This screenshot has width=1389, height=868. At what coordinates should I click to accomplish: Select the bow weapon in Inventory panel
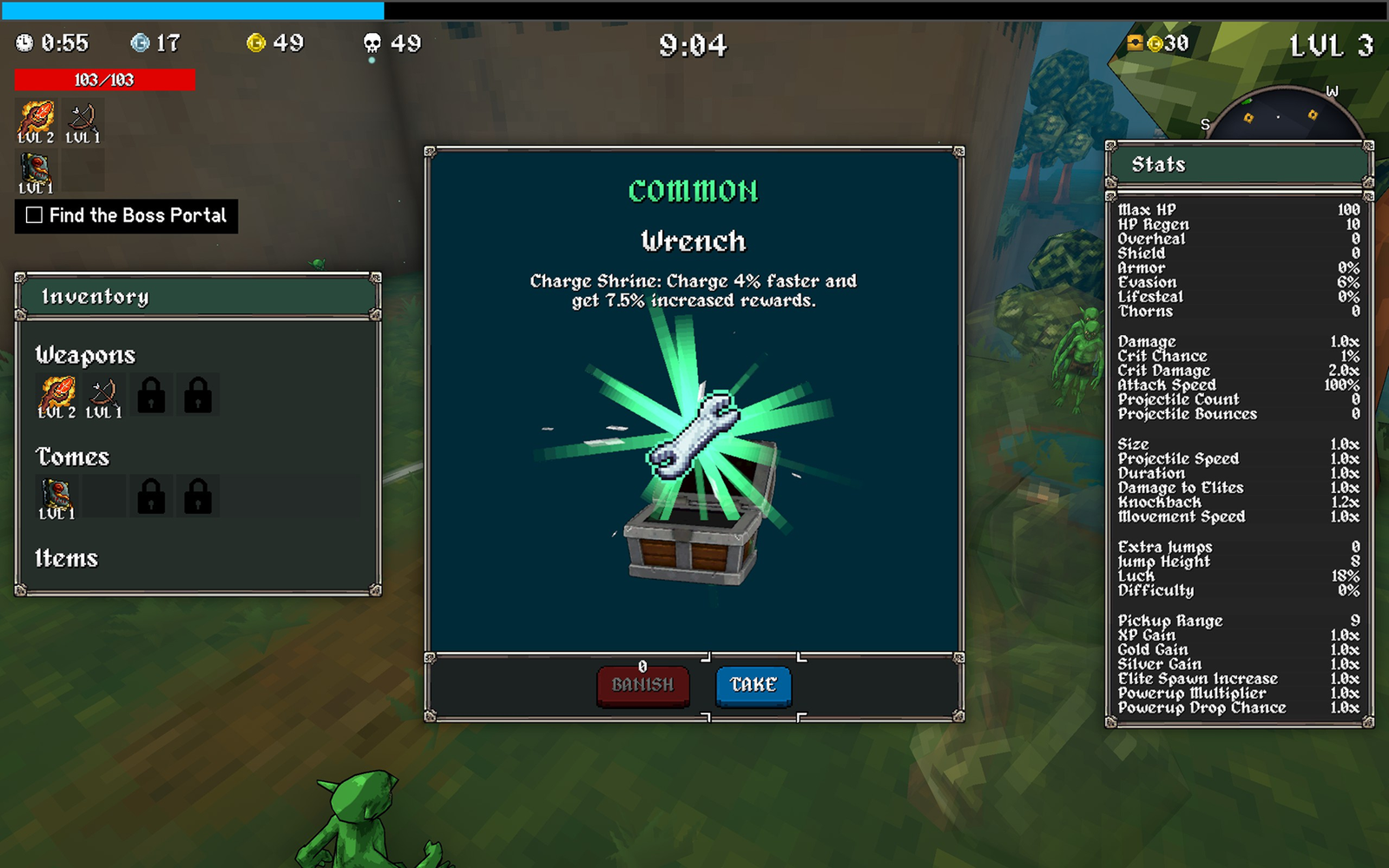click(104, 396)
